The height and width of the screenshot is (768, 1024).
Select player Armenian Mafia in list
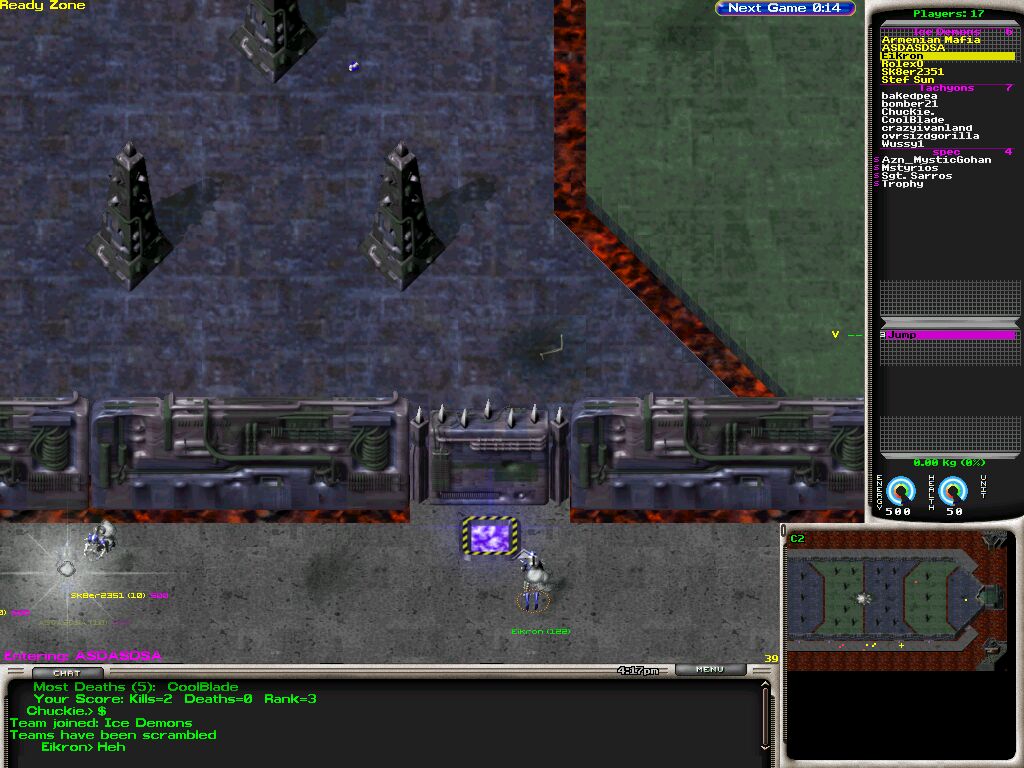point(930,40)
